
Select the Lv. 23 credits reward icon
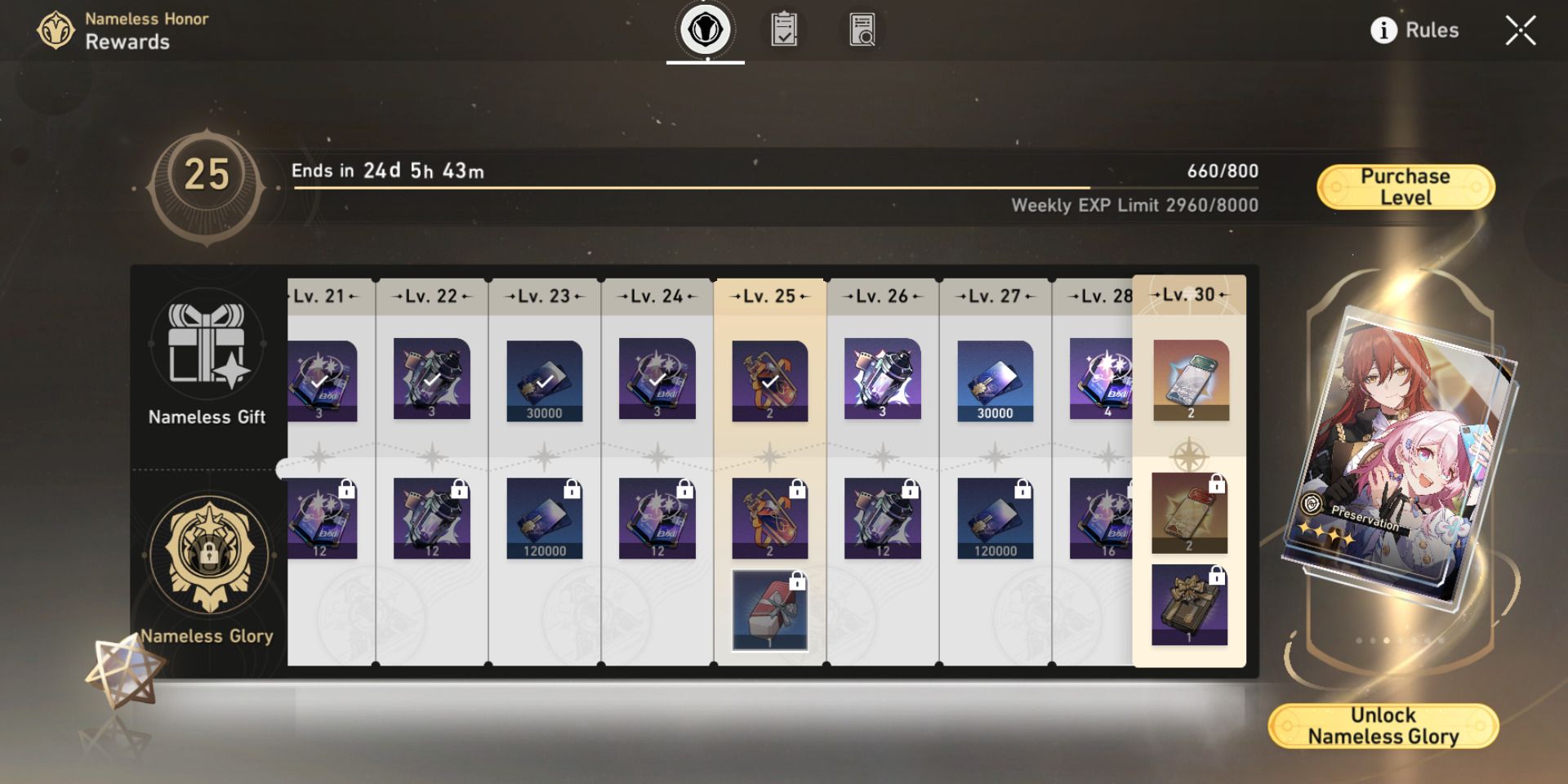click(x=546, y=381)
